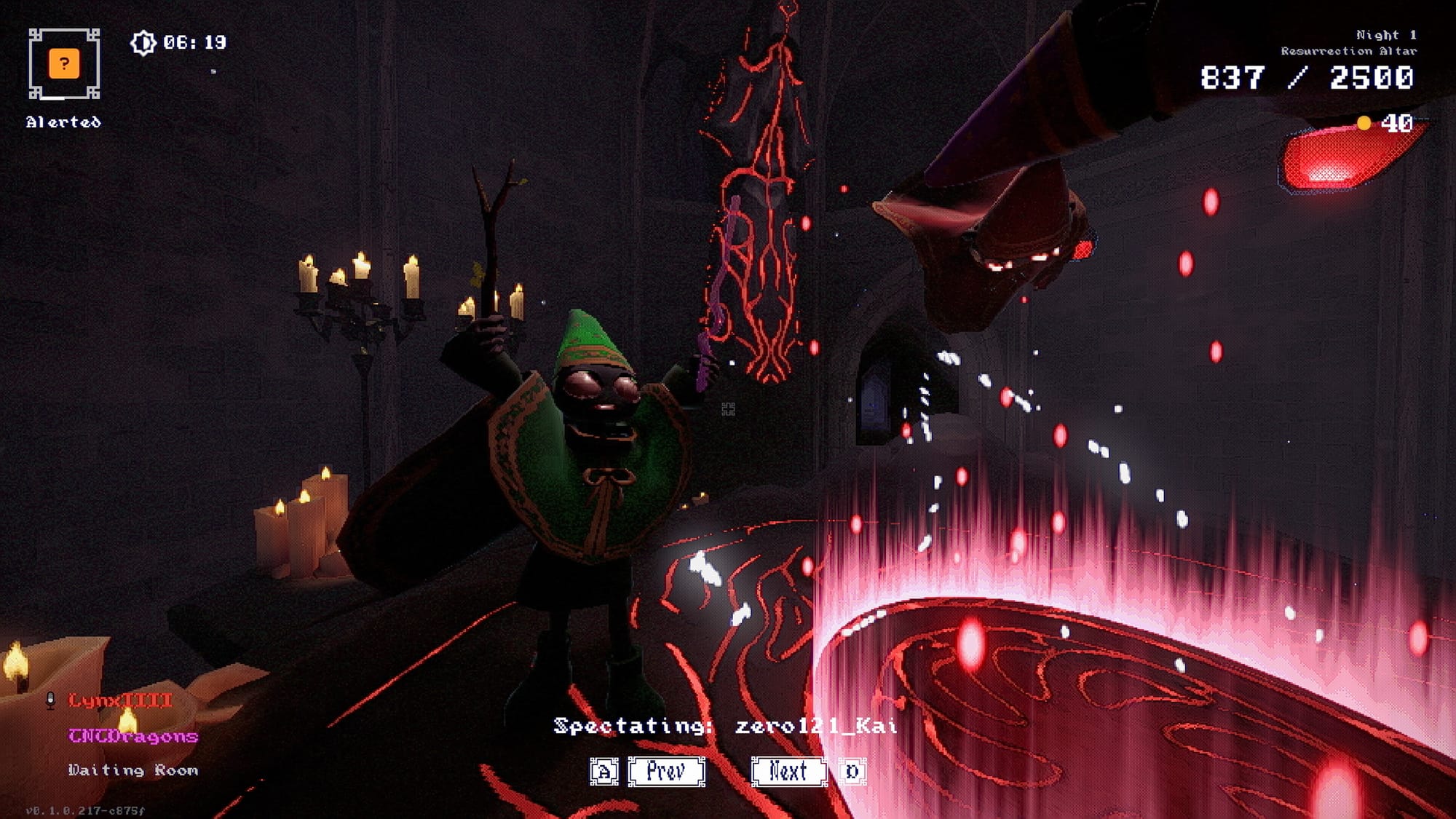Image resolution: width=1456 pixels, height=819 pixels.
Task: Select LynxIIII in the player list
Action: tap(120, 700)
